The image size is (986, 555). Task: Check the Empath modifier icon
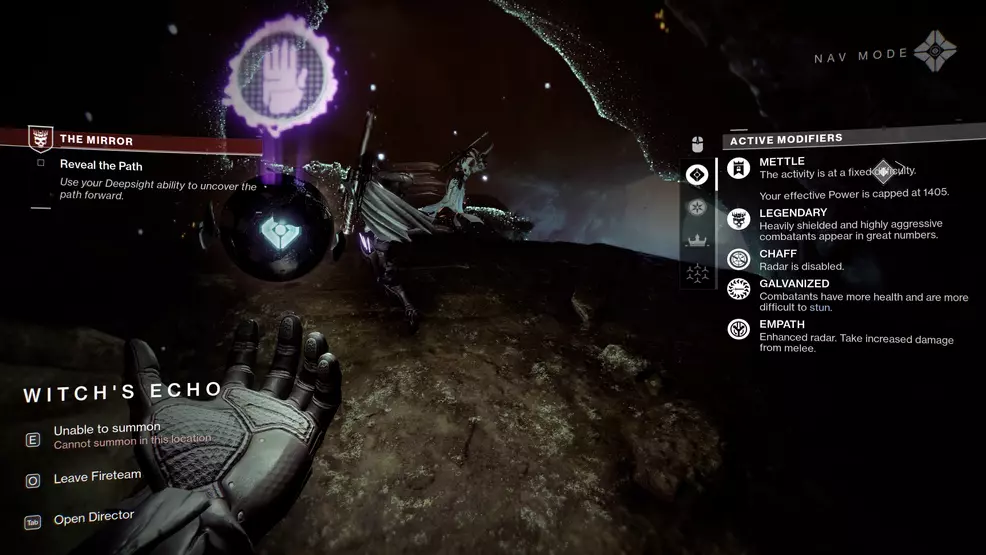(739, 328)
